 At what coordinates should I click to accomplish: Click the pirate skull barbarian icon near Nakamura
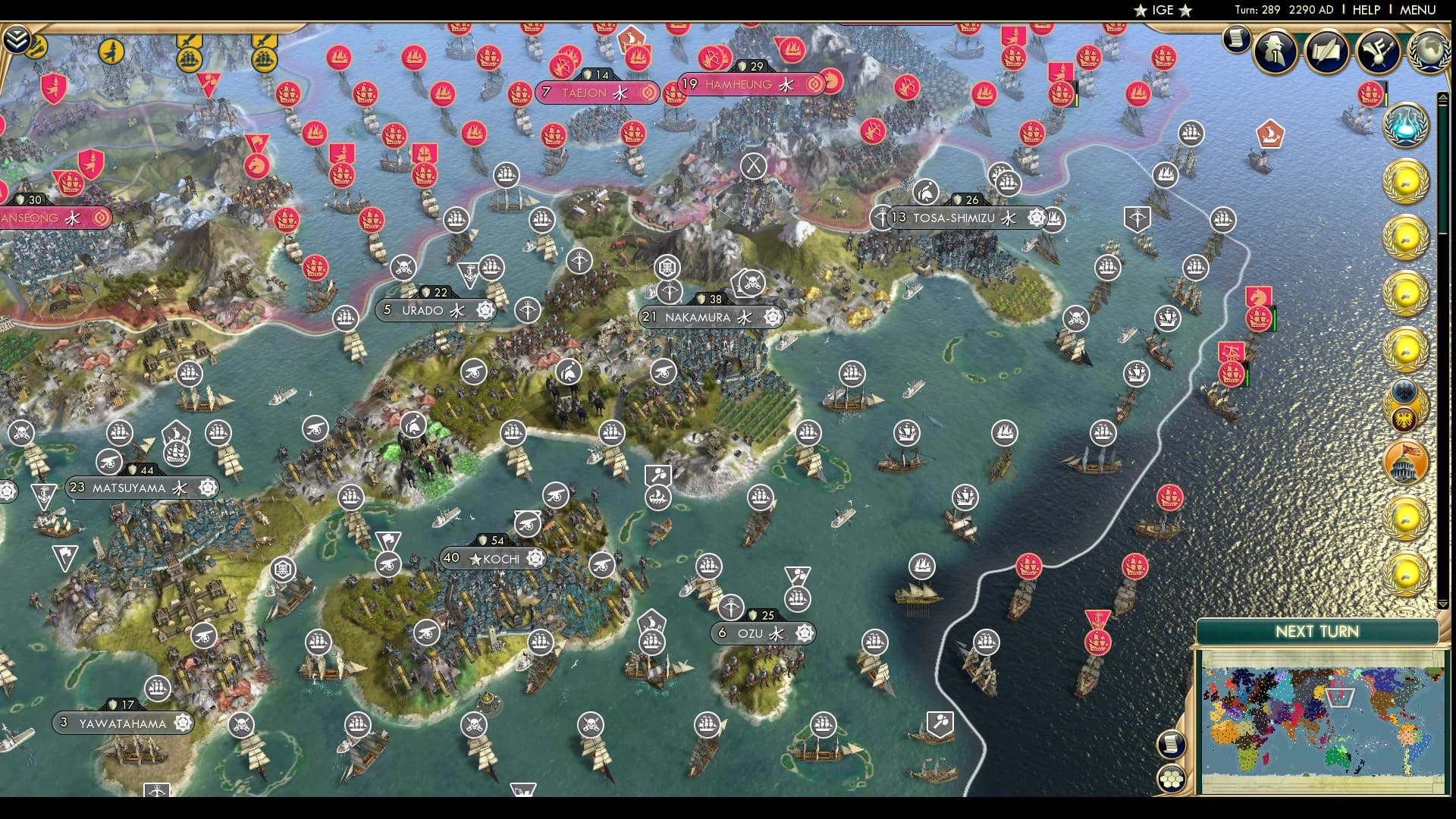[x=753, y=282]
